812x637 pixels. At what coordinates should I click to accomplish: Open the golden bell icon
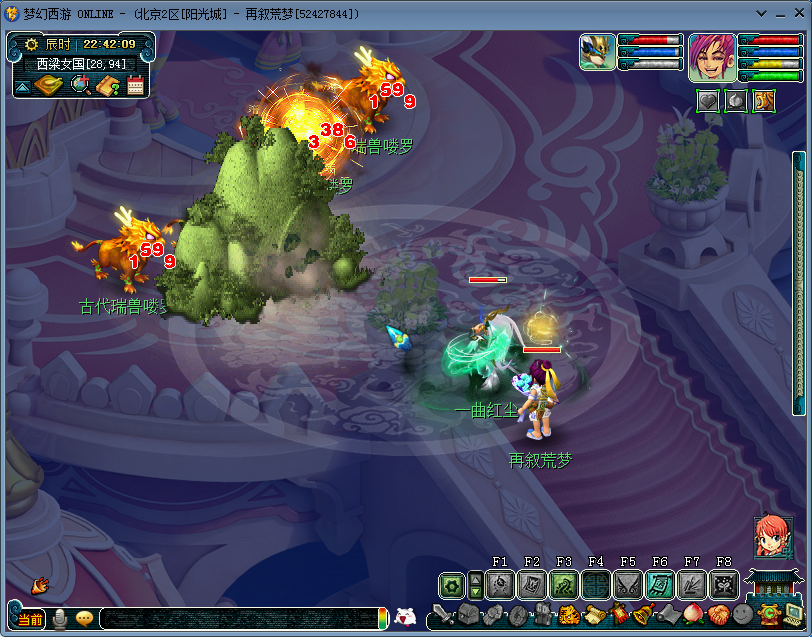pyautogui.click(x=643, y=615)
